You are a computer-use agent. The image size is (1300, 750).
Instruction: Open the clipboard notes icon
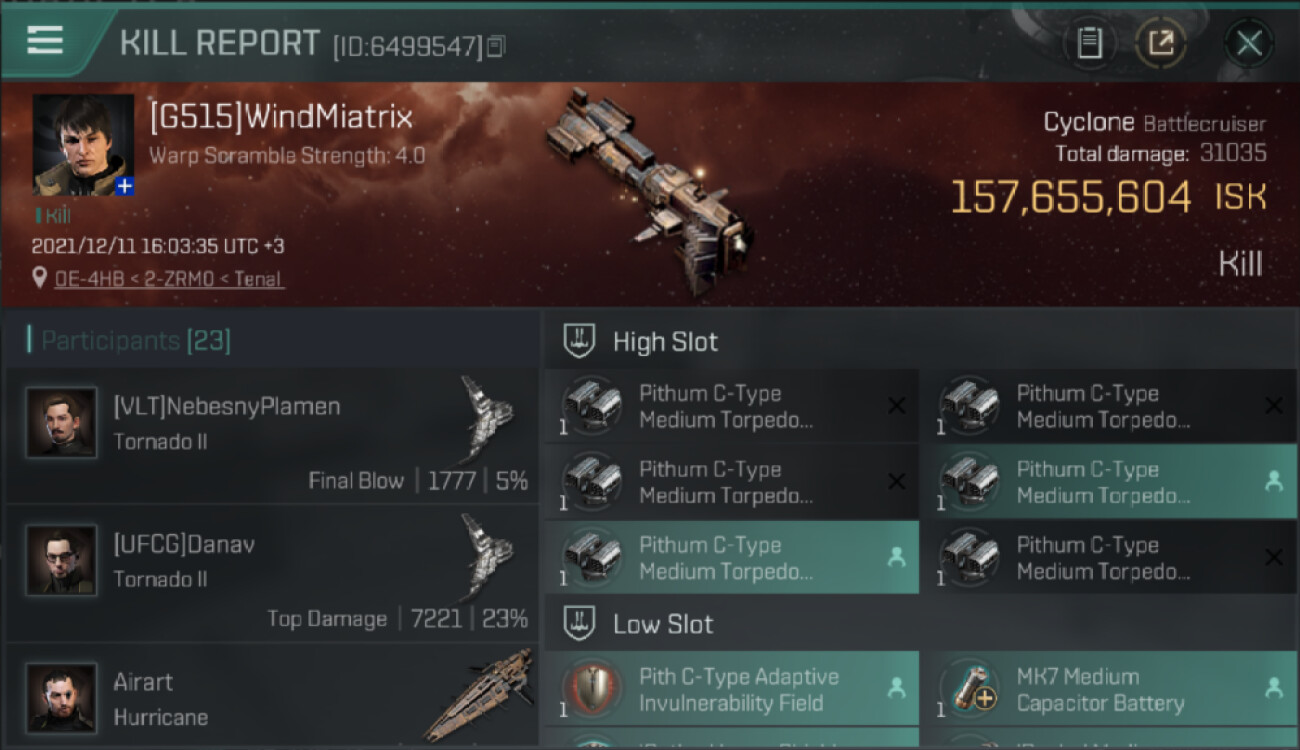[1089, 43]
